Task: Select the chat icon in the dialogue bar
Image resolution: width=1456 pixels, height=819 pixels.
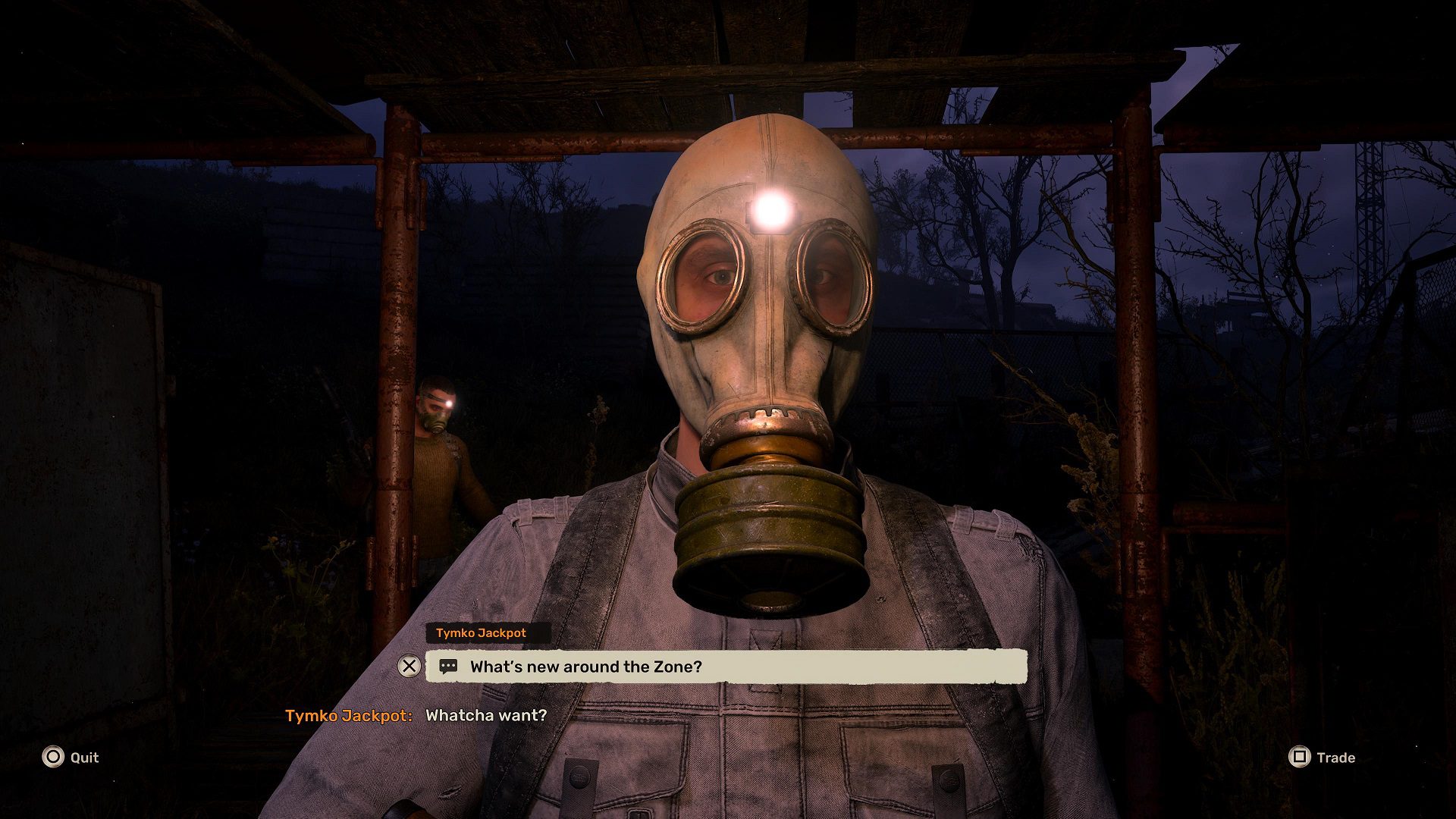Action: click(448, 667)
